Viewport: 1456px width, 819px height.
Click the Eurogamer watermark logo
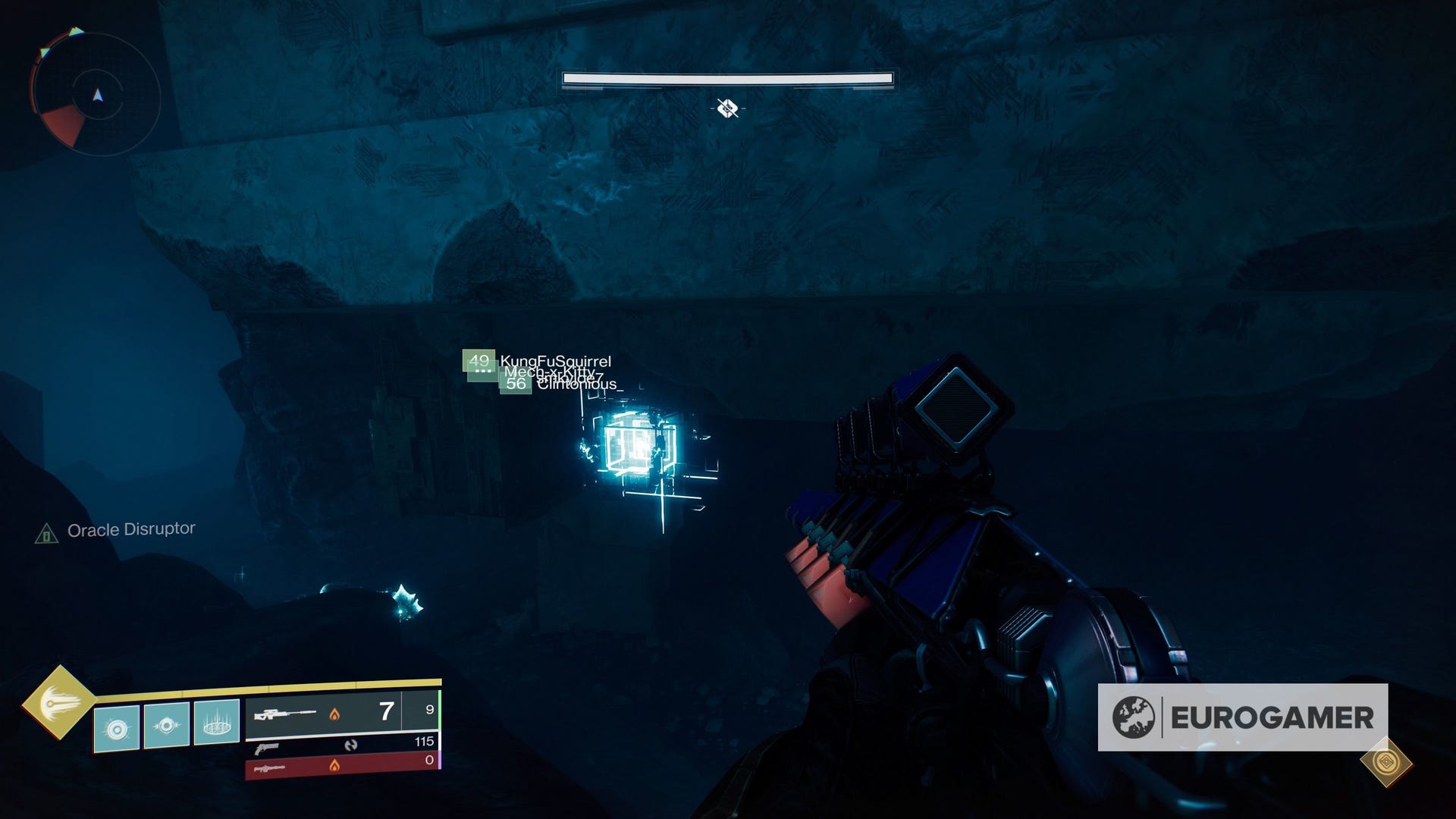[1242, 717]
